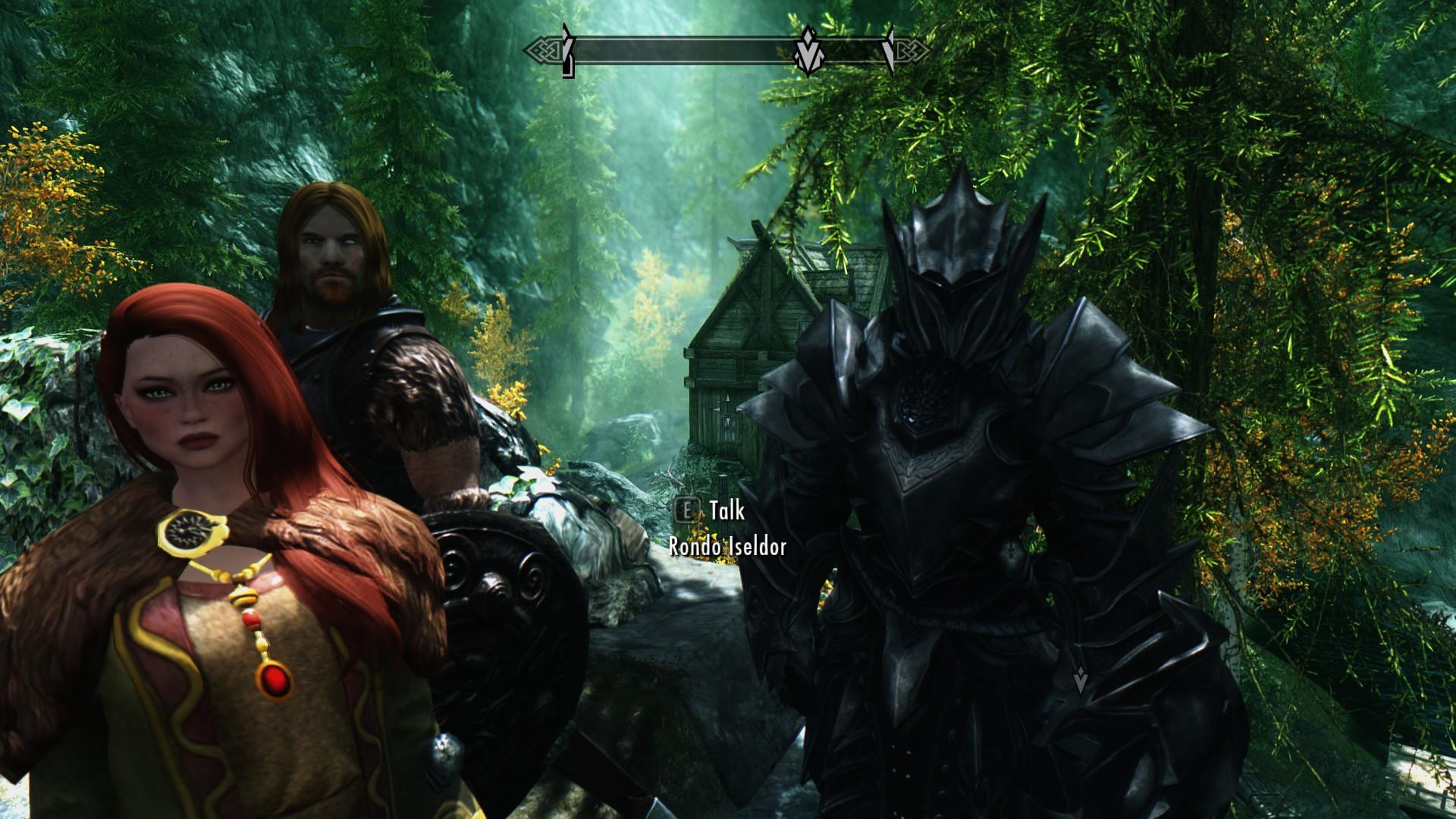Click the quest marker on the compass
Viewport: 1456px width, 819px height.
(808, 52)
